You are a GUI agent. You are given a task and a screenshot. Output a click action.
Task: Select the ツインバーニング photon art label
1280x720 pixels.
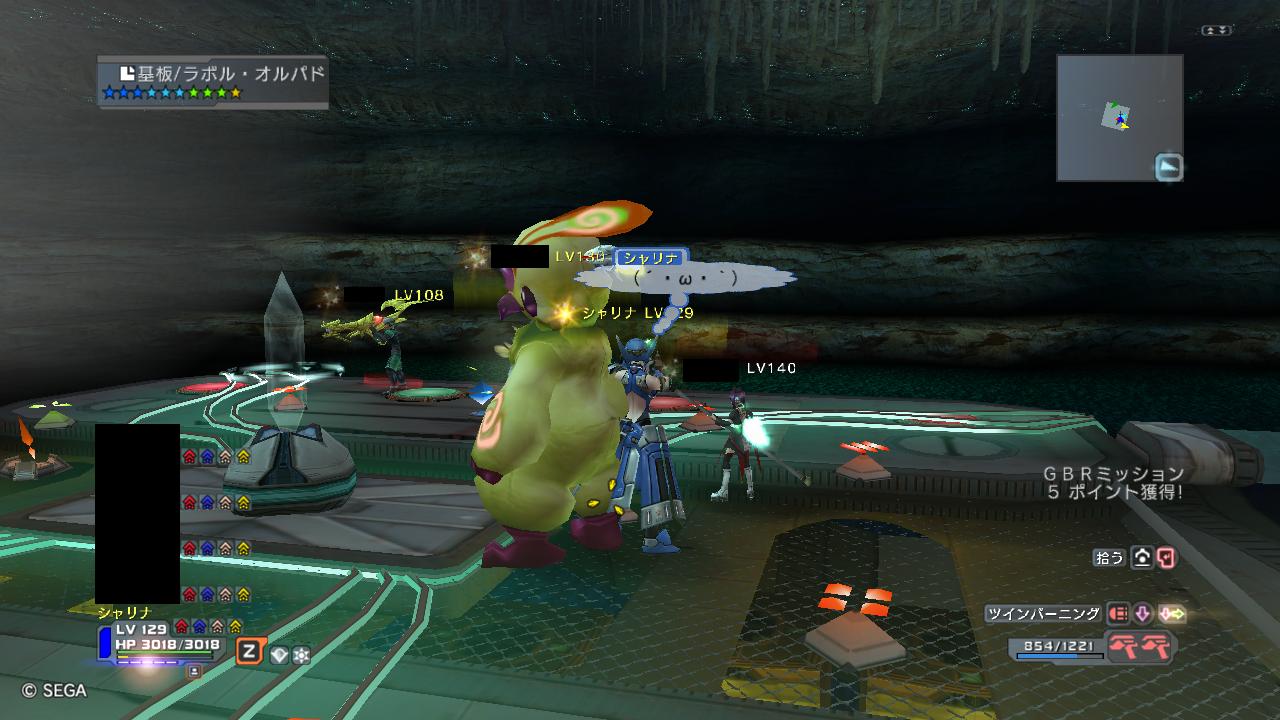coord(1043,614)
